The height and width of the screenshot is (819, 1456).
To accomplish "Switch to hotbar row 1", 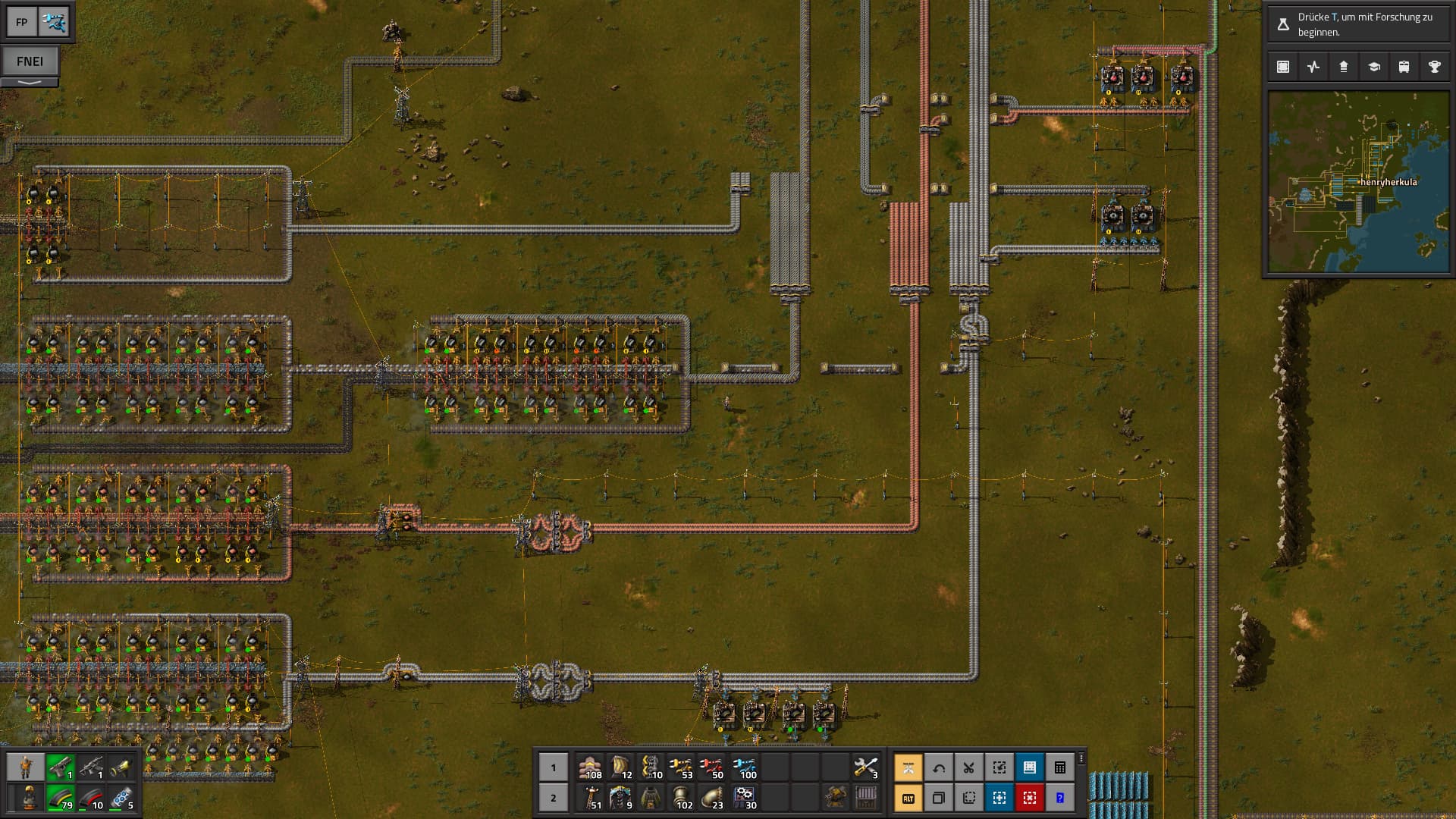I will click(553, 767).
